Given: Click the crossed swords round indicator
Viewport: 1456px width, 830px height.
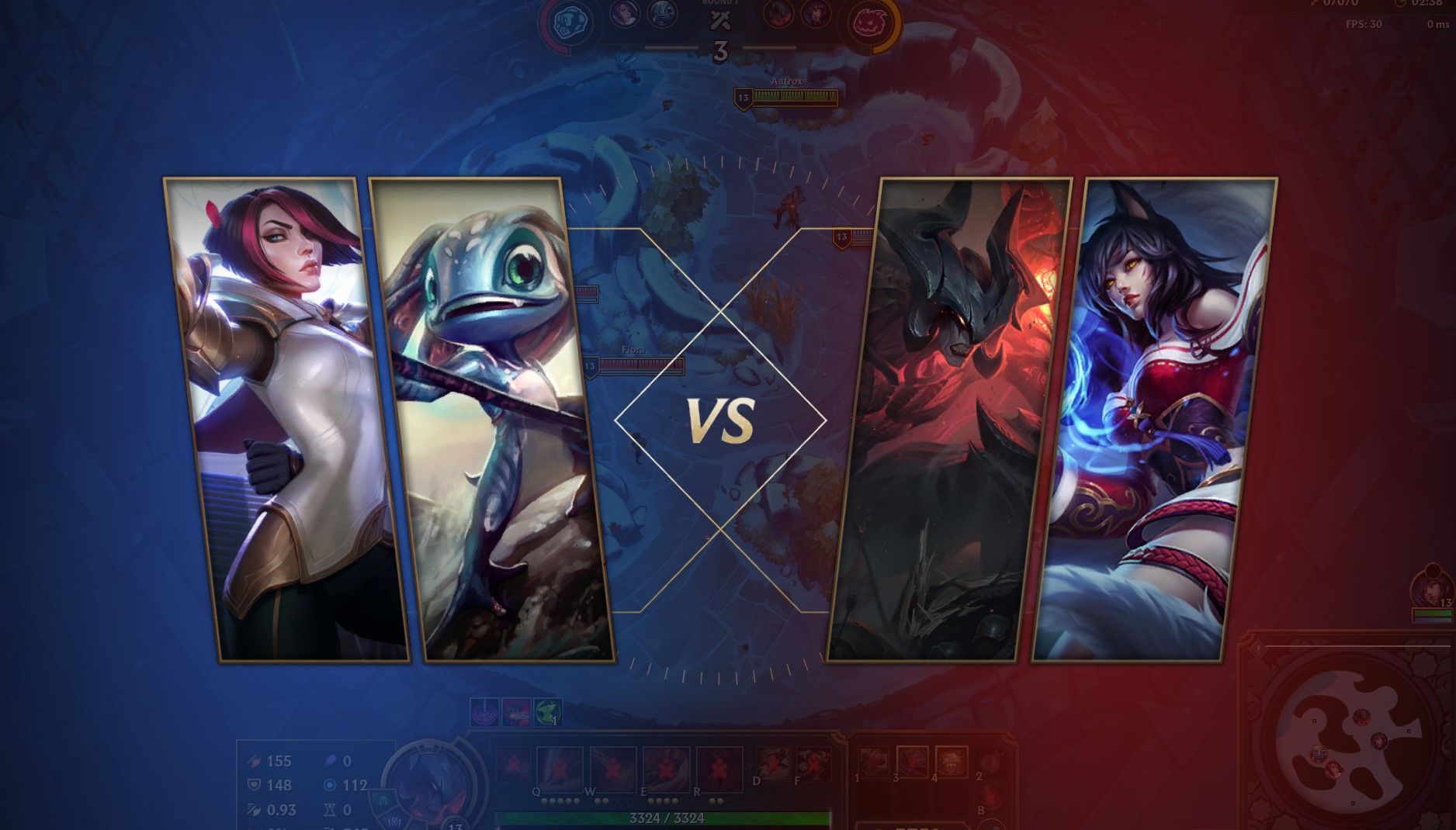Looking at the screenshot, I should coord(719,20).
